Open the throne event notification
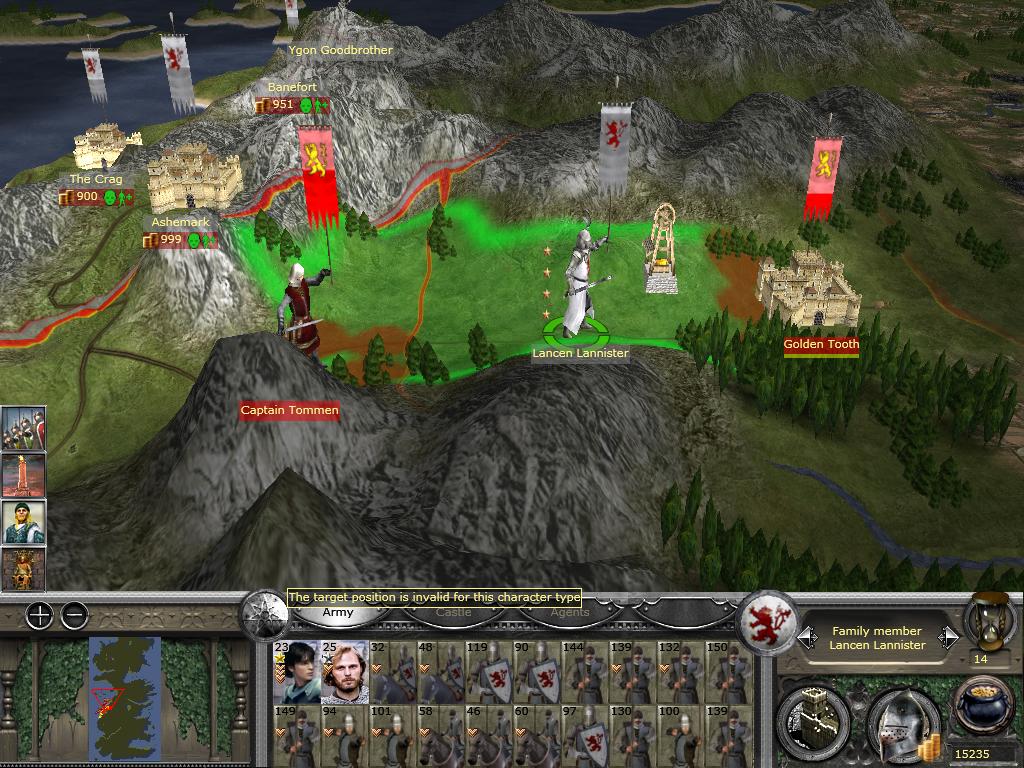 point(23,569)
